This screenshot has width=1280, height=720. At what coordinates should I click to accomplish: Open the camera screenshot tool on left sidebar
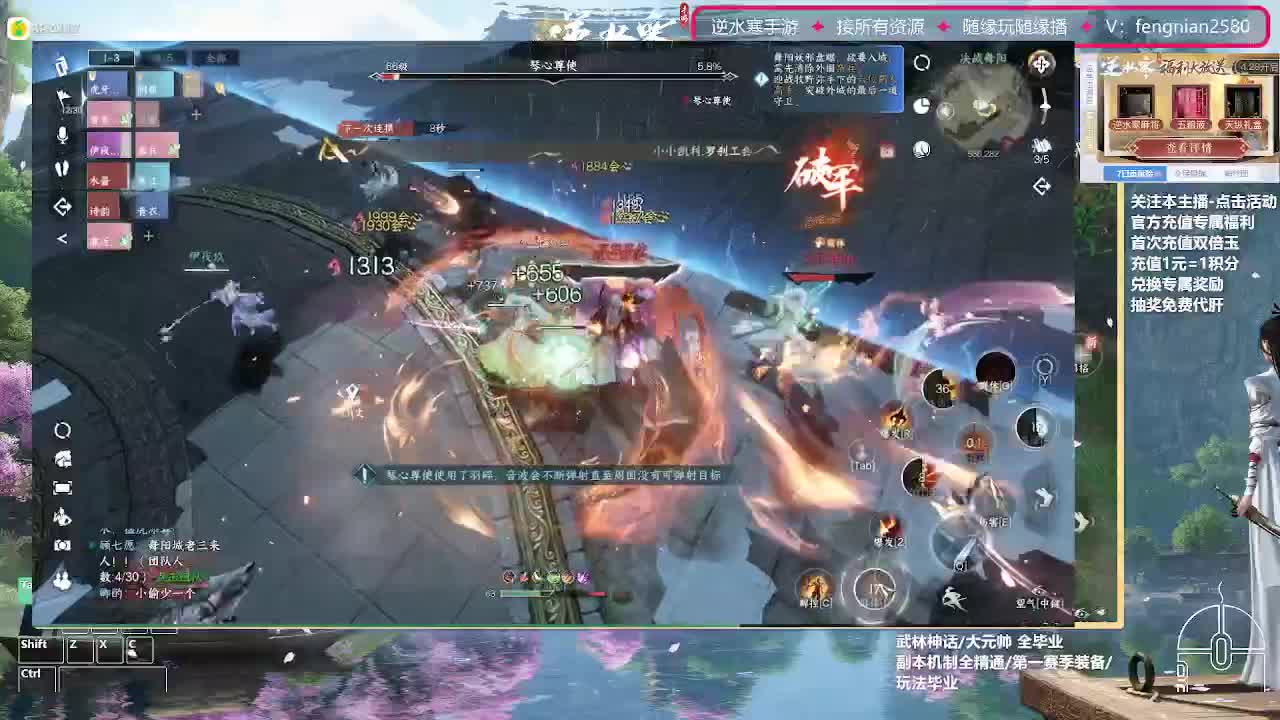coord(62,544)
